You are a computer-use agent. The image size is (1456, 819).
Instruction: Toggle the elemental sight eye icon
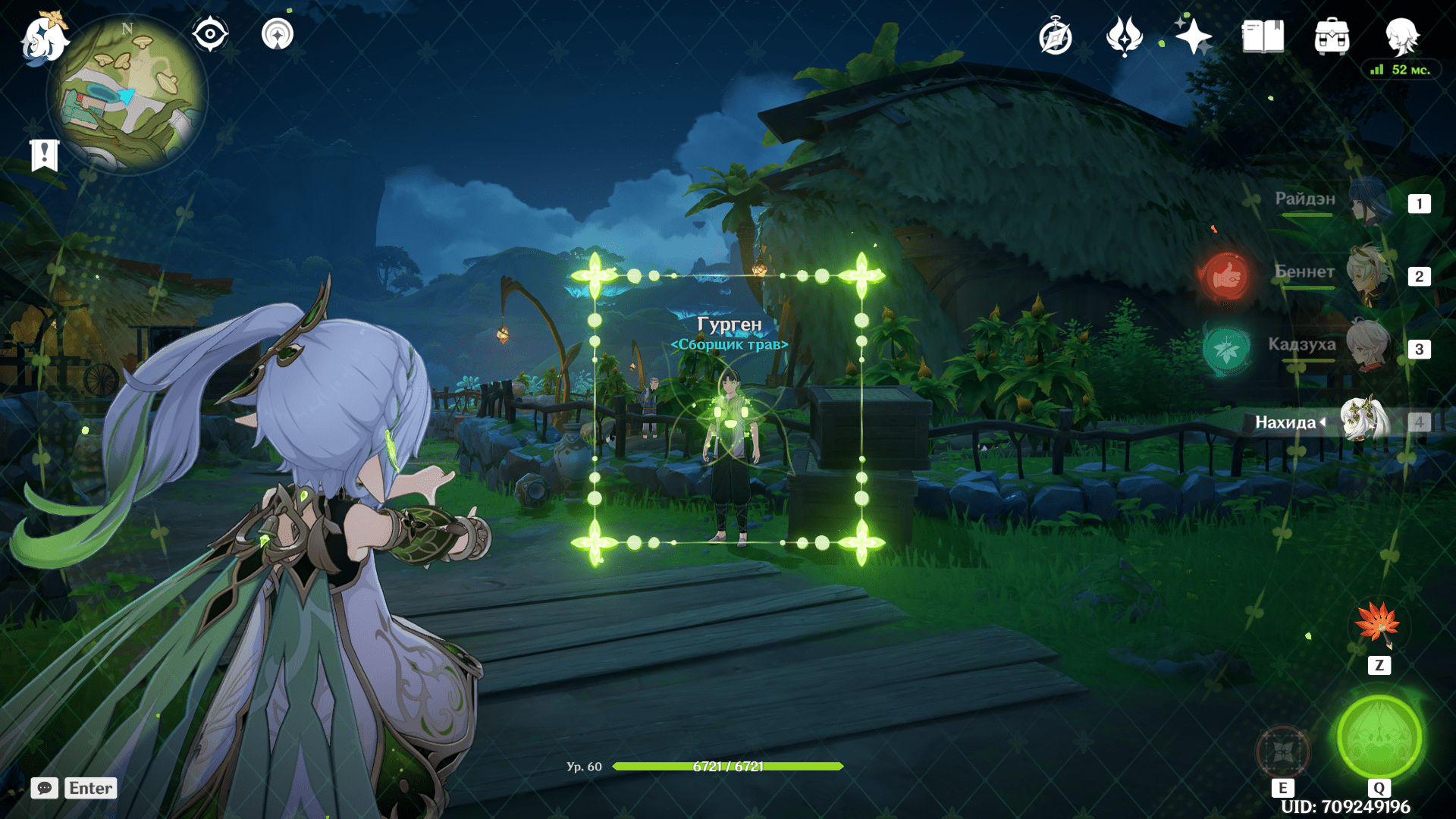click(209, 34)
